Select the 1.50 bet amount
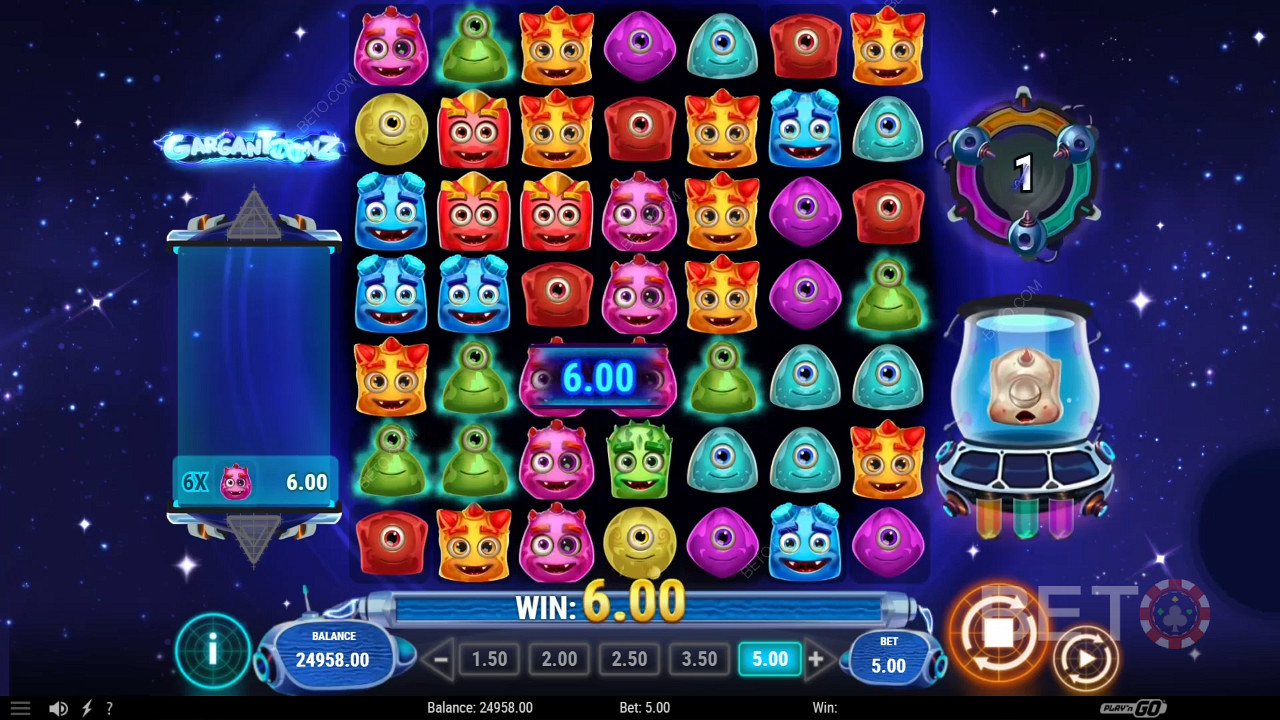This screenshot has width=1280, height=720. [x=489, y=659]
